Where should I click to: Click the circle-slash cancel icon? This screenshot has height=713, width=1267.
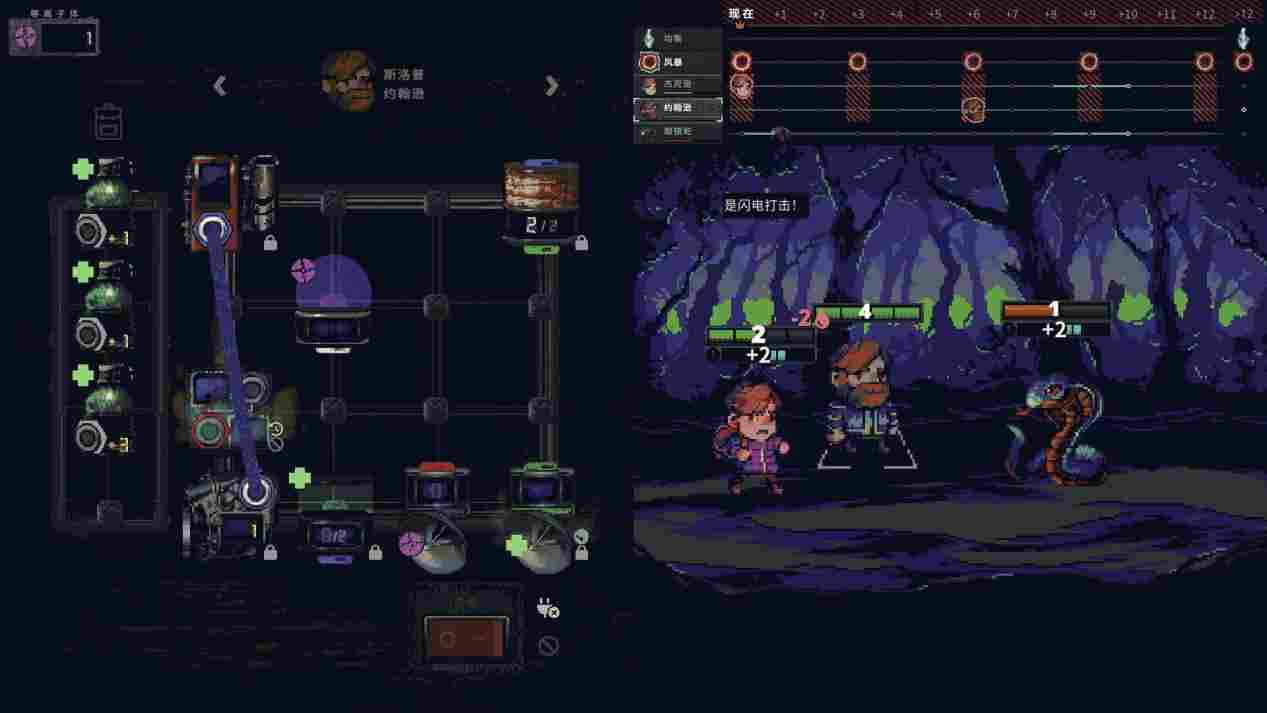click(x=547, y=646)
